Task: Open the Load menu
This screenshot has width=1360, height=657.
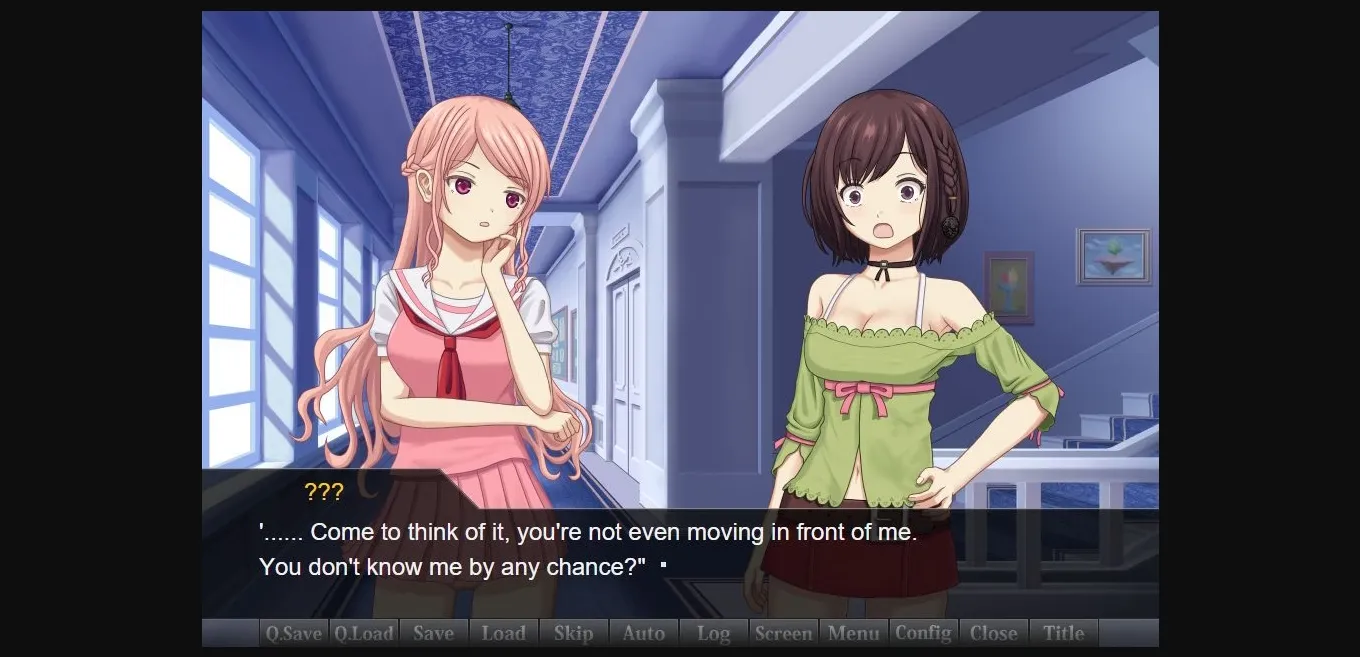Action: click(503, 633)
